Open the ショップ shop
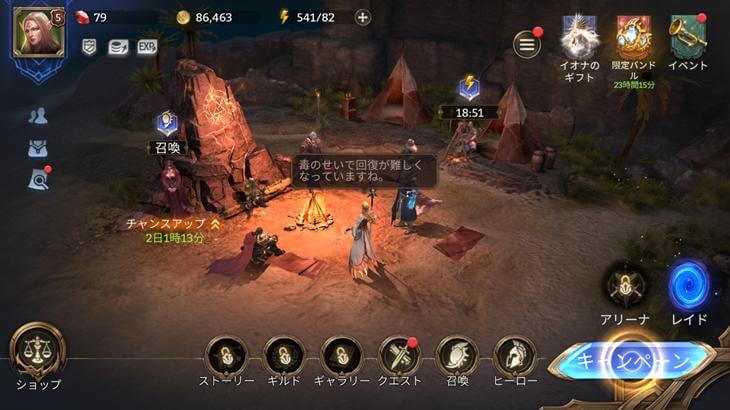The width and height of the screenshot is (730, 410). (x=38, y=351)
